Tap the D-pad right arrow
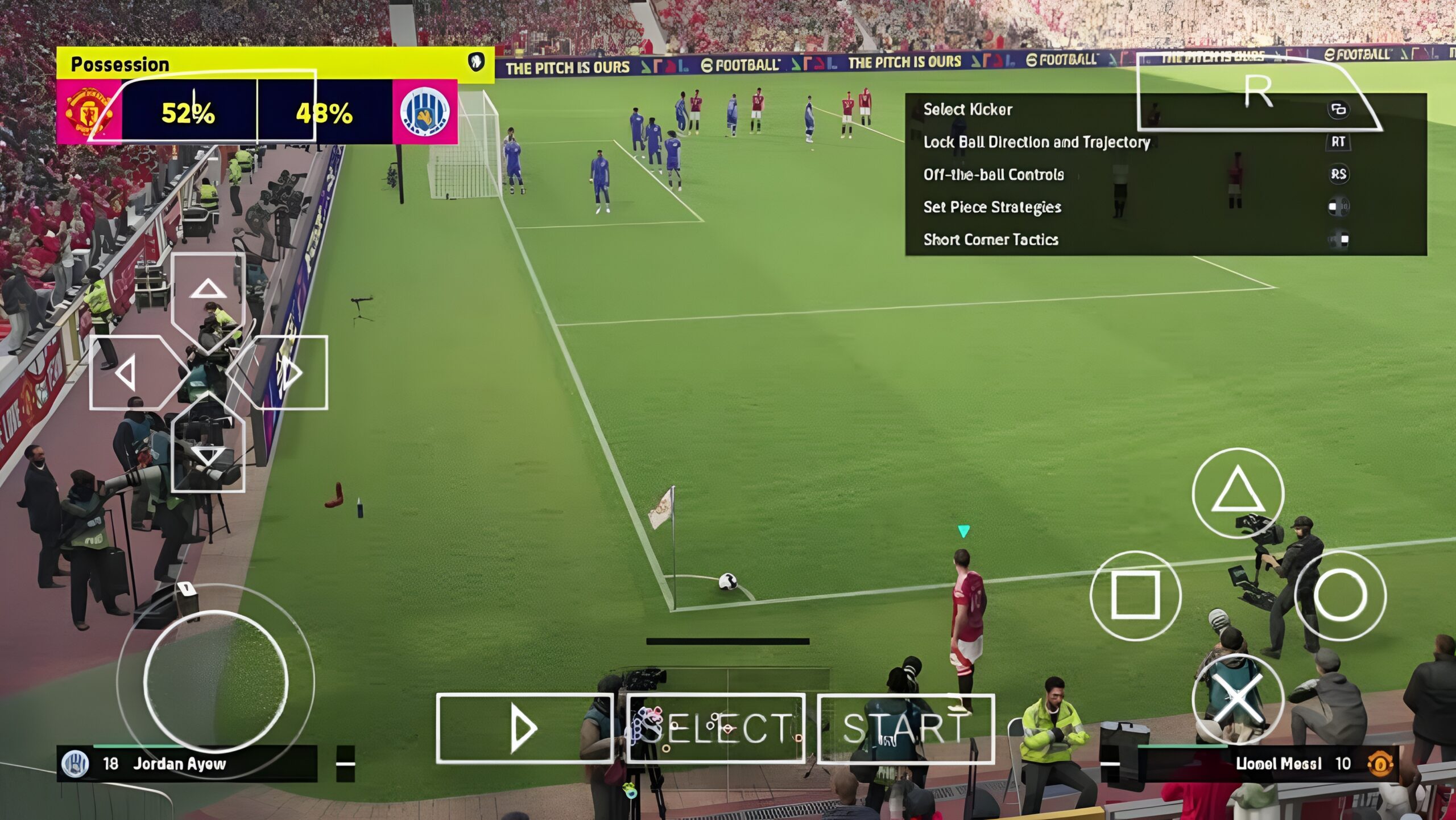This screenshot has width=1456, height=820. (291, 373)
